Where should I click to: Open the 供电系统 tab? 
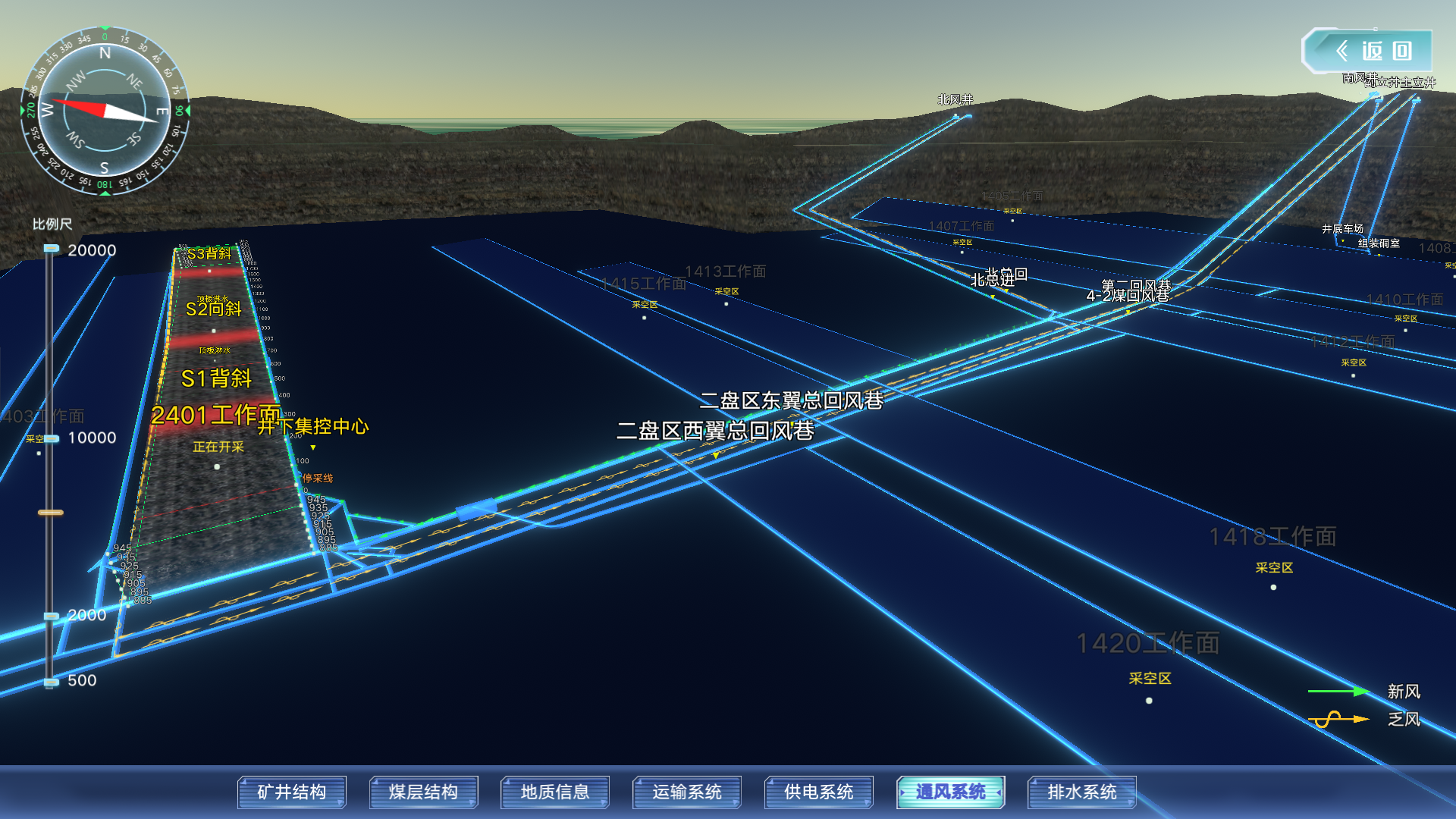819,792
